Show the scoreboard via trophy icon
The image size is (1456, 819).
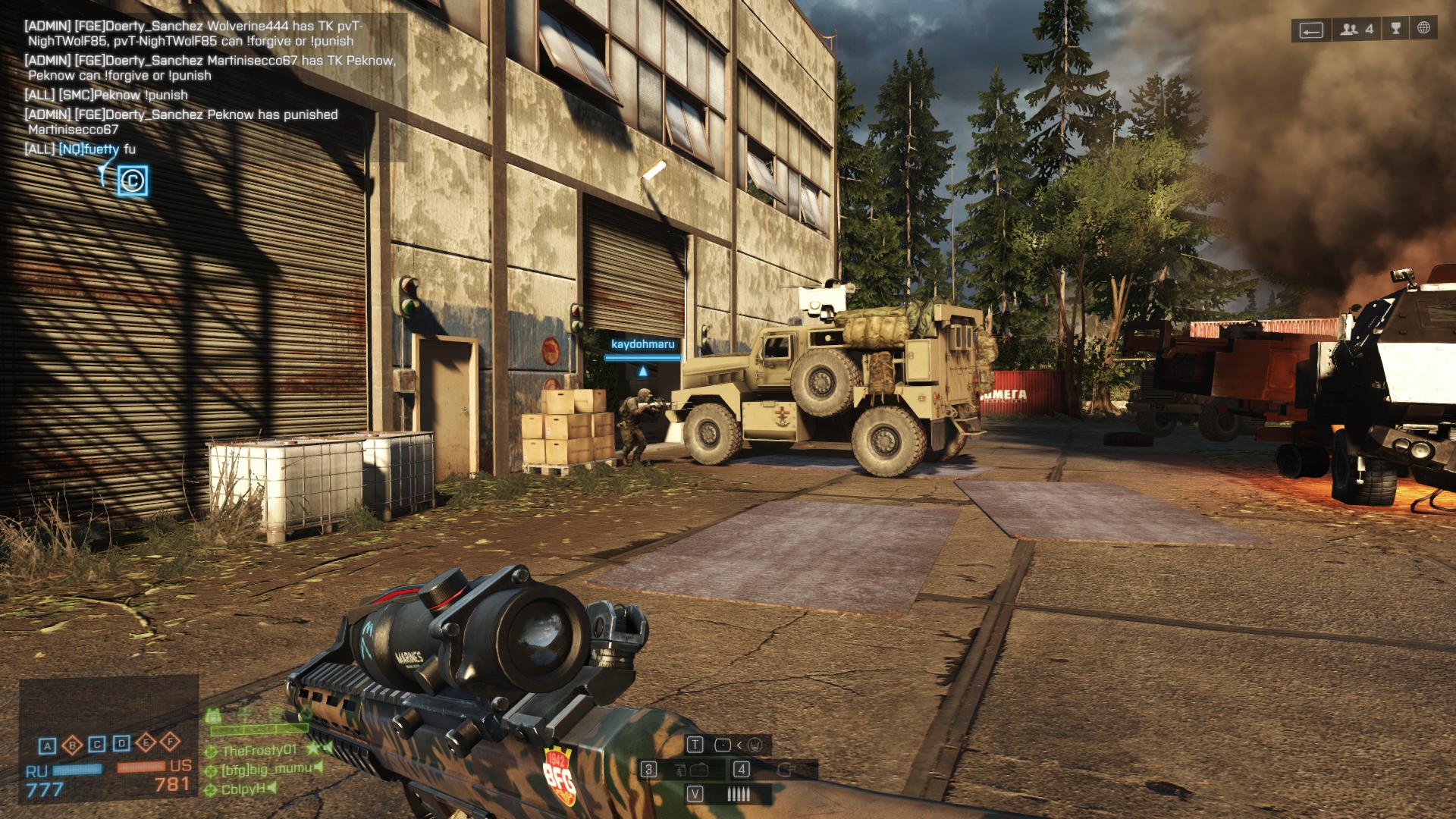(1396, 30)
